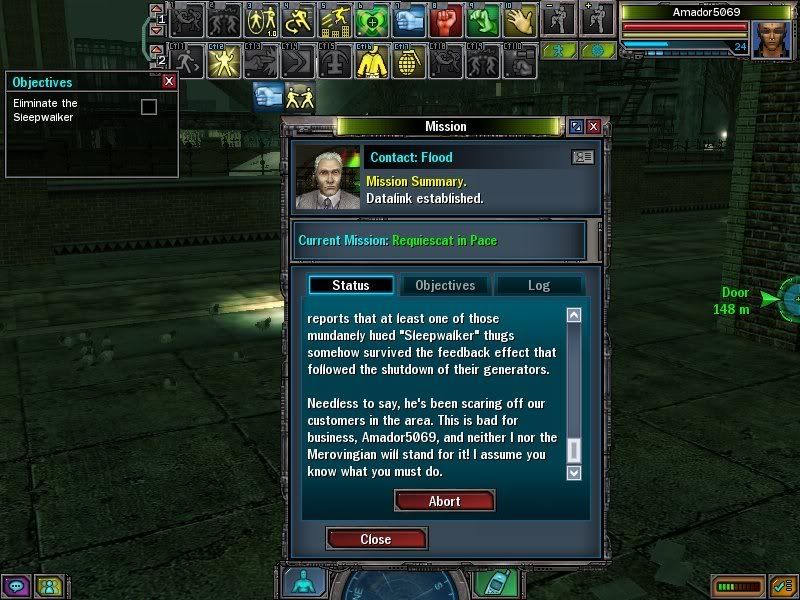Select the Status tab
This screenshot has width=800, height=600.
(351, 285)
